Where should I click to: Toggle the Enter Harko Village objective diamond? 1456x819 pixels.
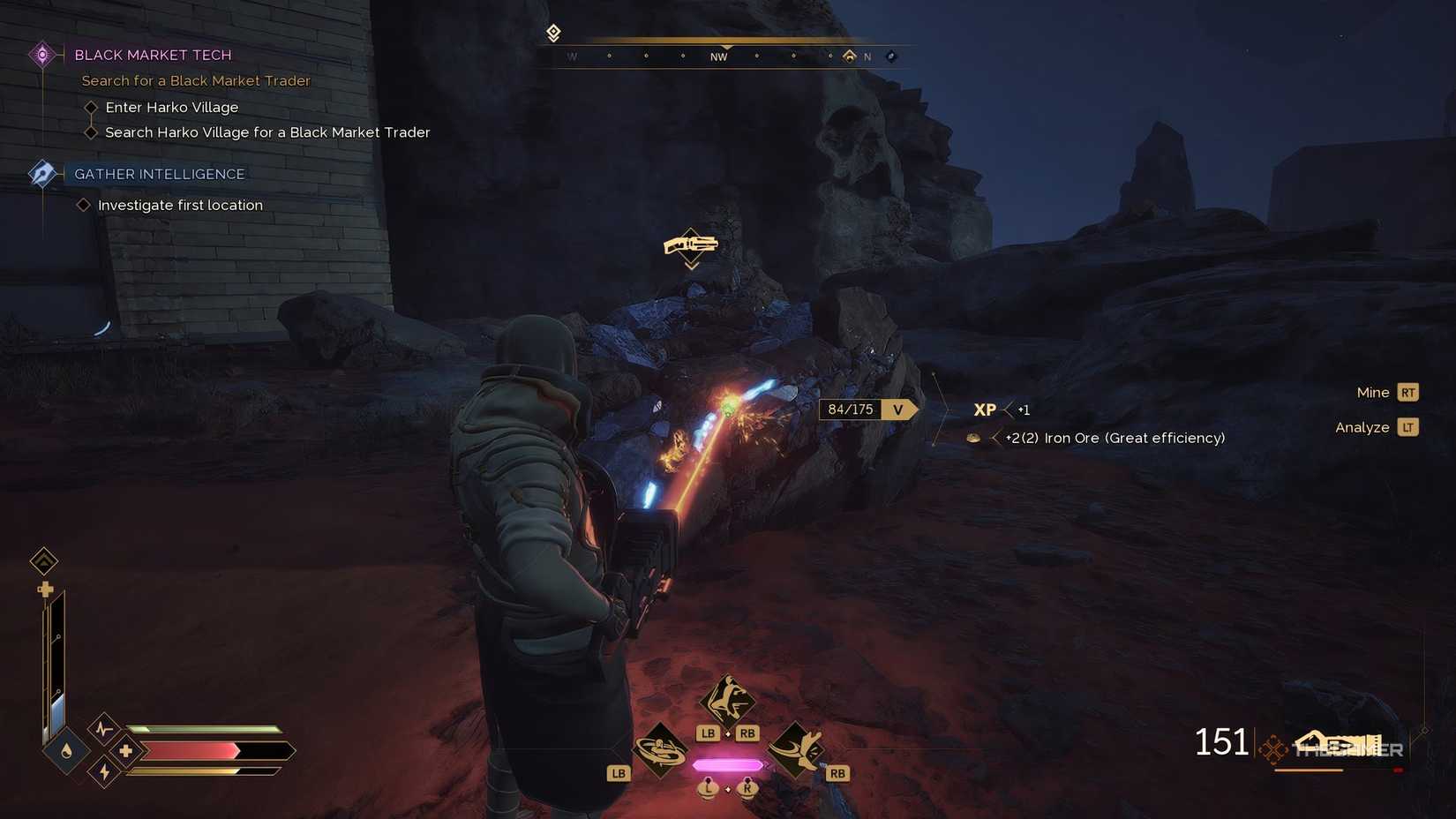point(92,107)
